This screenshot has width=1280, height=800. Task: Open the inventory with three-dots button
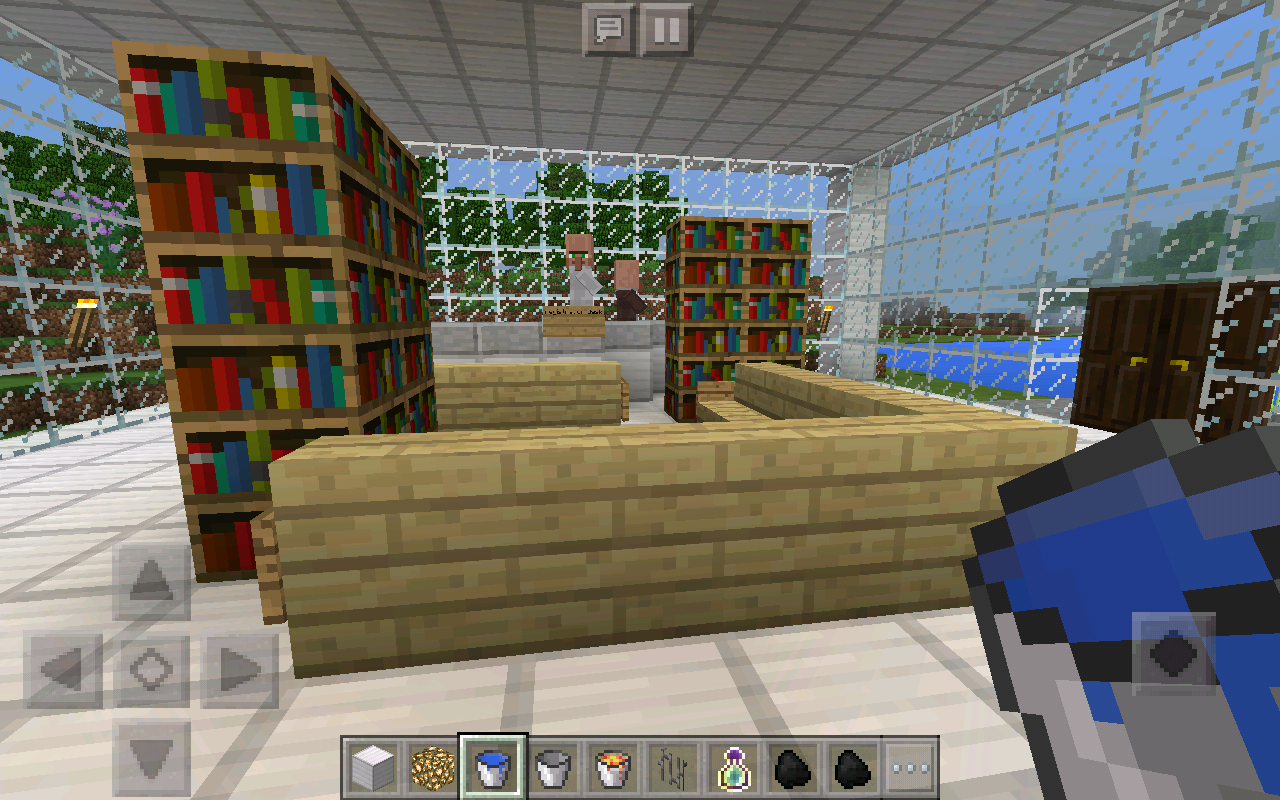click(x=909, y=768)
